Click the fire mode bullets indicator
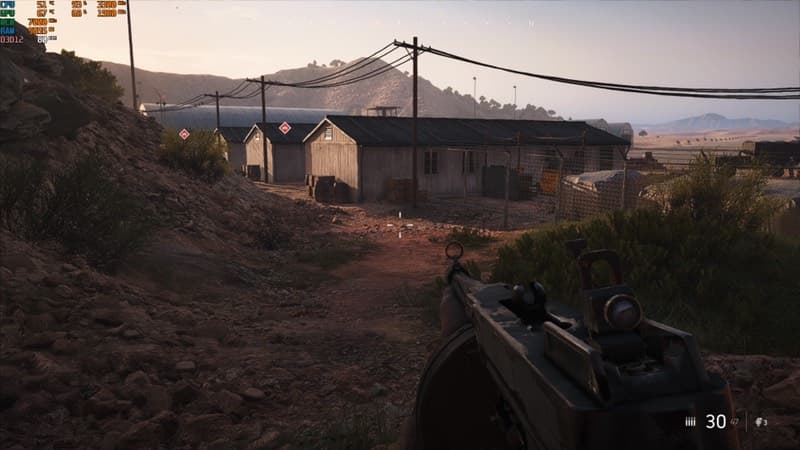The height and width of the screenshot is (450, 800). (690, 422)
